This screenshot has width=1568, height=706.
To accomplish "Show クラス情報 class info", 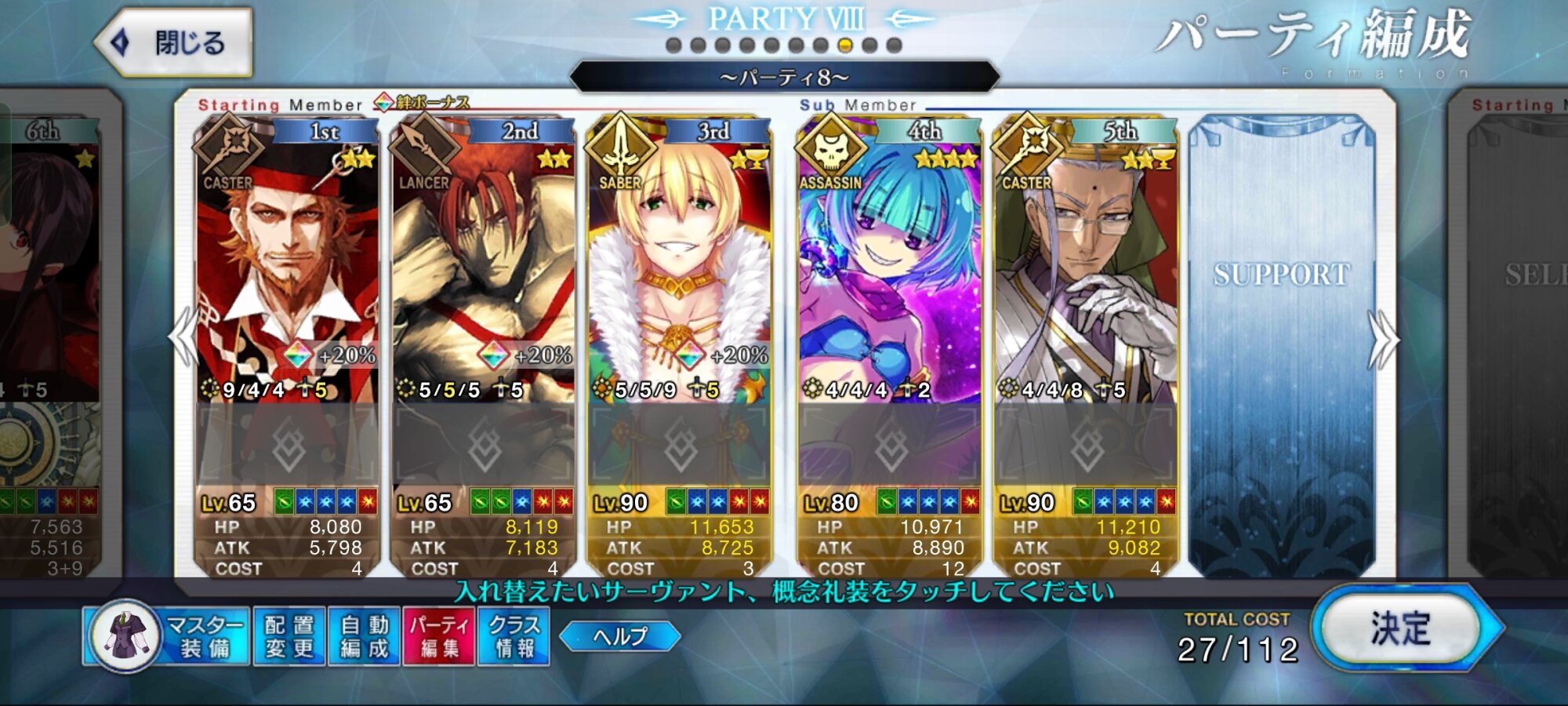I will 514,636.
